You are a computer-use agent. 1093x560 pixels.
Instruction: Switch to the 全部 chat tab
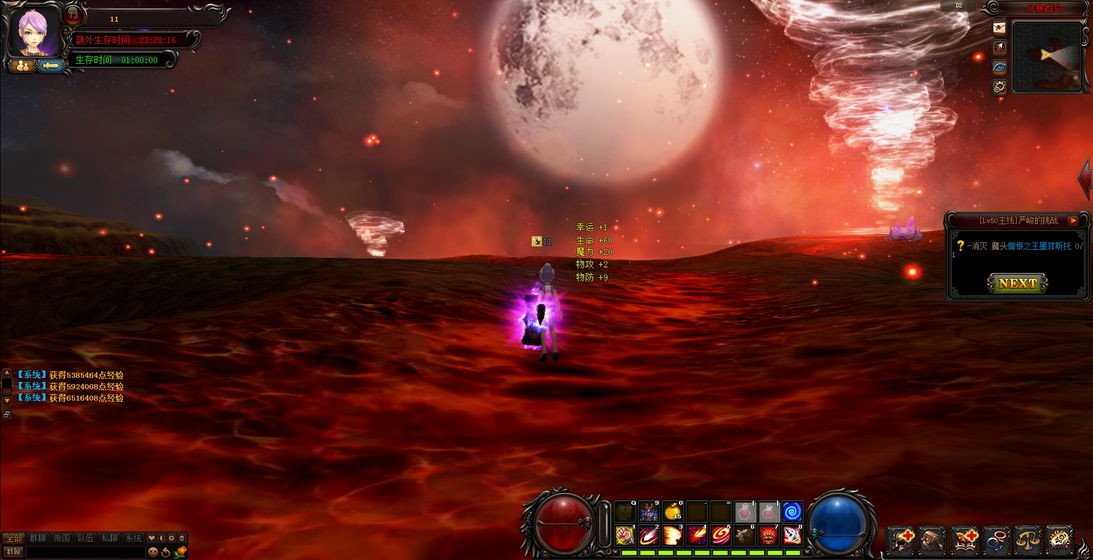(14, 538)
